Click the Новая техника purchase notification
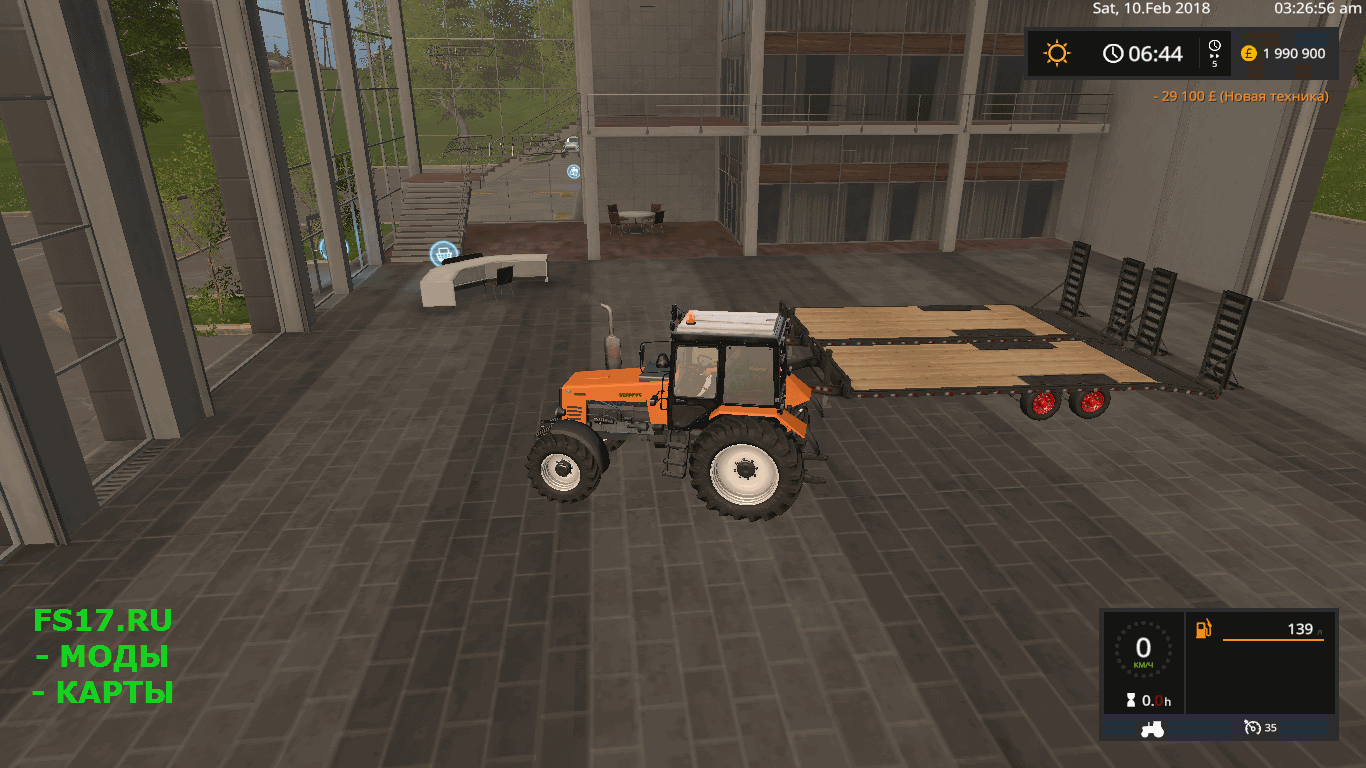This screenshot has height=768, width=1366. point(1240,96)
